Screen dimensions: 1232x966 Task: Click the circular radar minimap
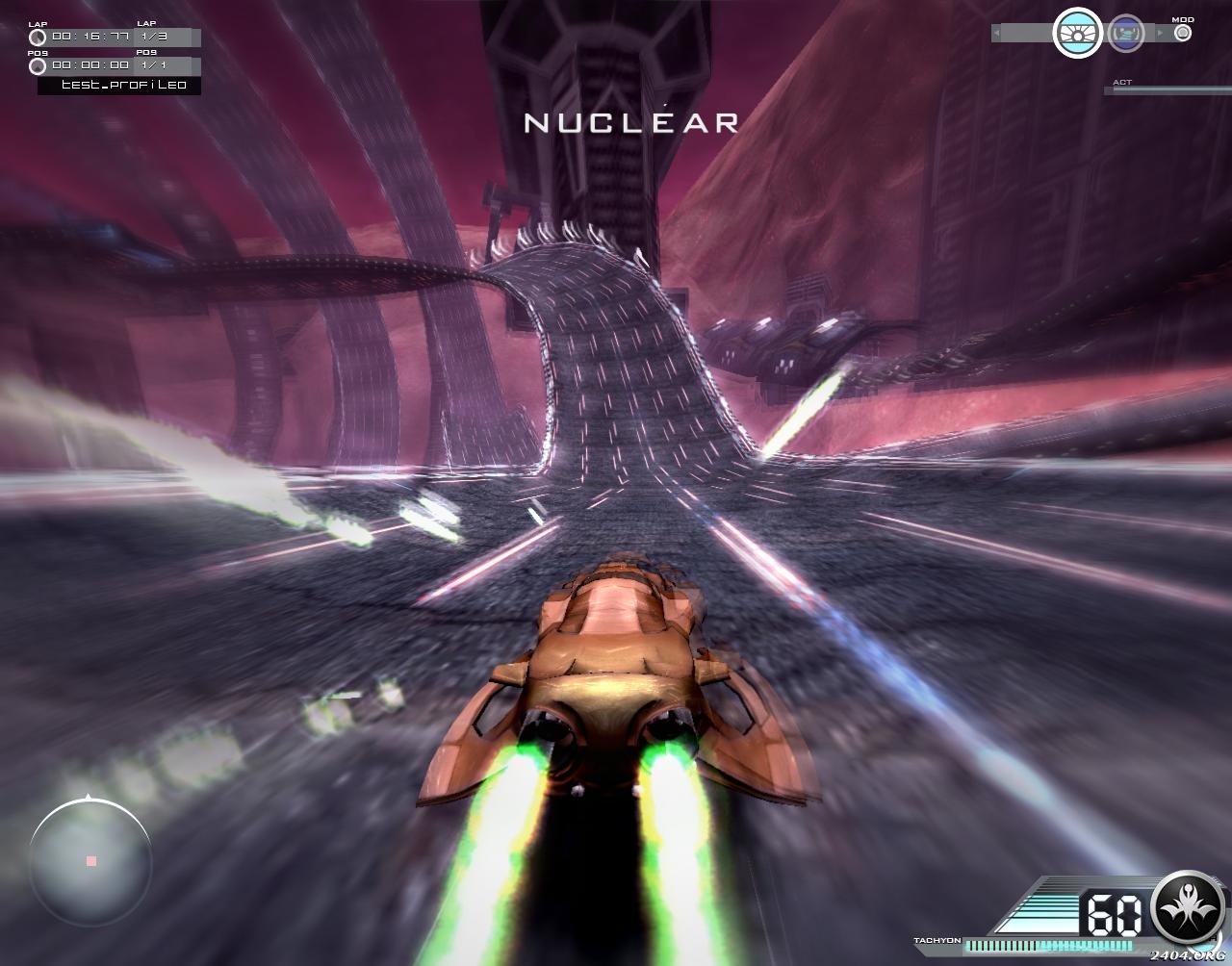pos(90,859)
